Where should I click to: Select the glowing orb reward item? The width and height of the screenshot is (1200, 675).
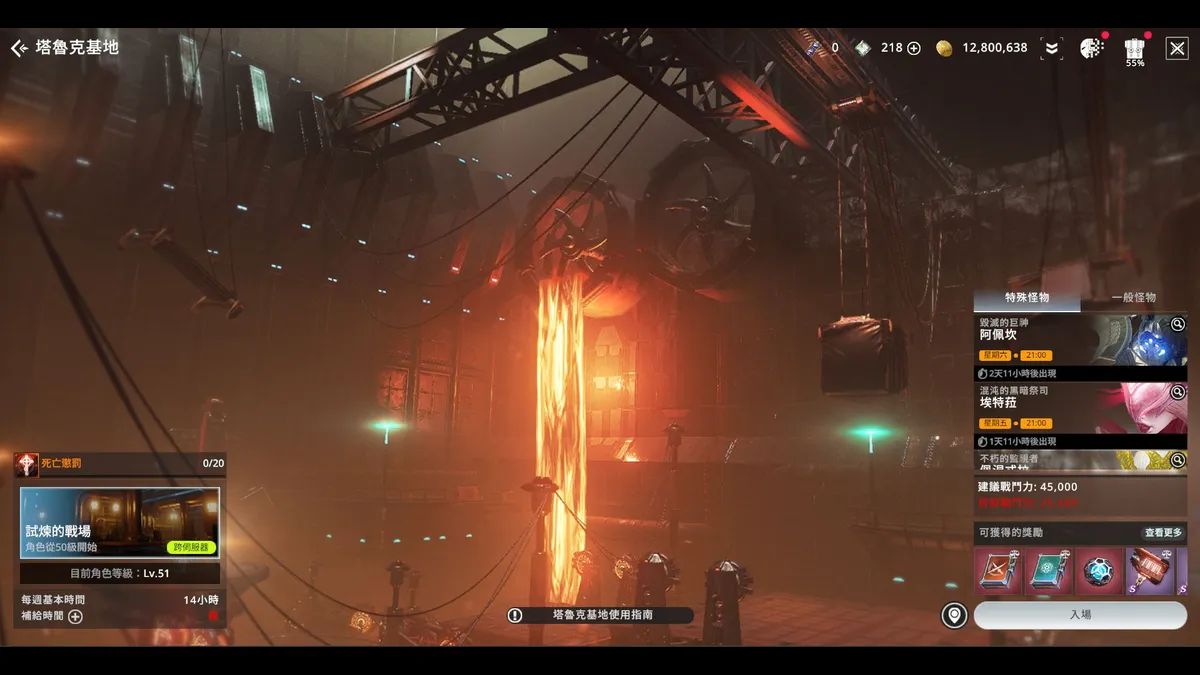pyautogui.click(x=1099, y=571)
